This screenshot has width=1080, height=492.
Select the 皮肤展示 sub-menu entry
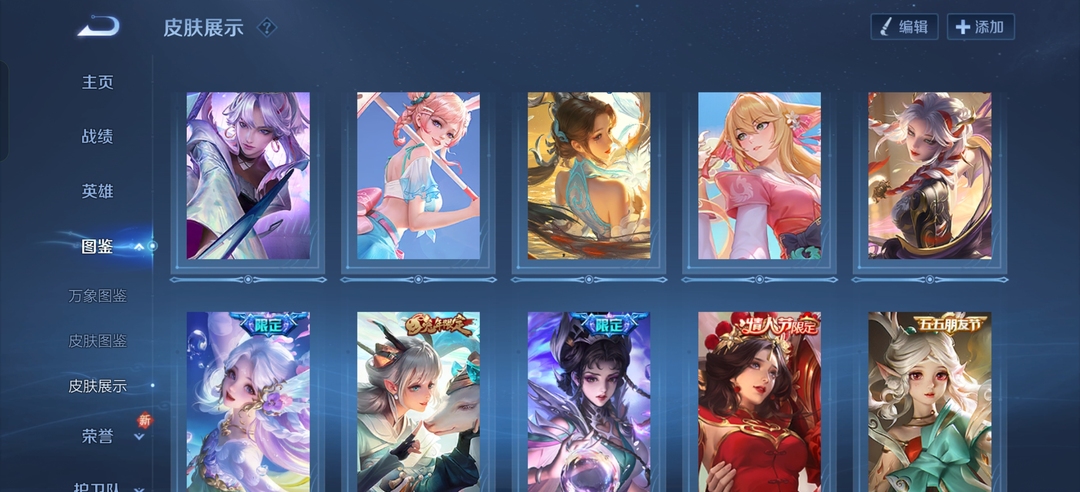[x=98, y=386]
